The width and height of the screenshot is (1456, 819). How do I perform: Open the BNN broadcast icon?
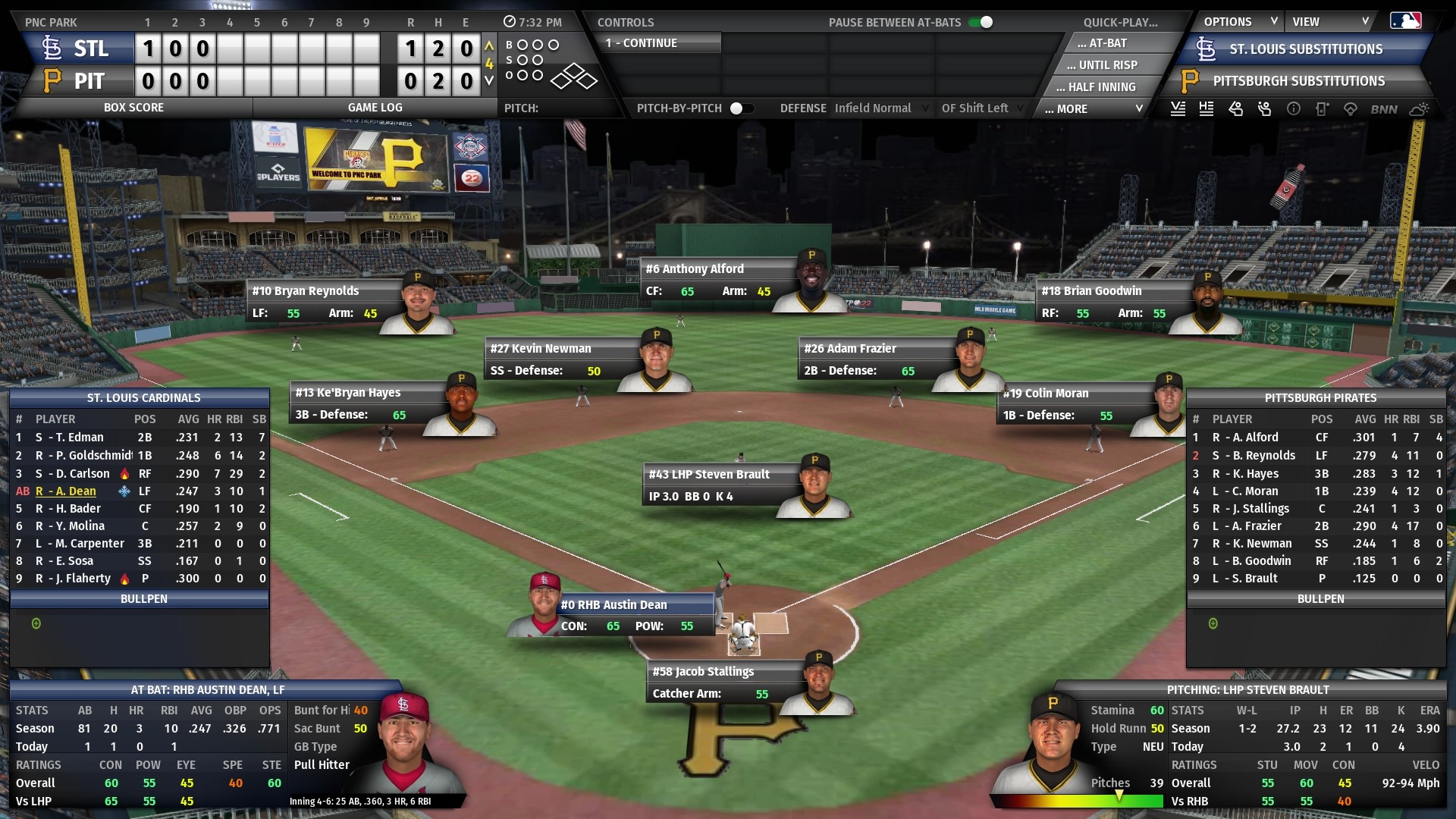click(x=1383, y=108)
